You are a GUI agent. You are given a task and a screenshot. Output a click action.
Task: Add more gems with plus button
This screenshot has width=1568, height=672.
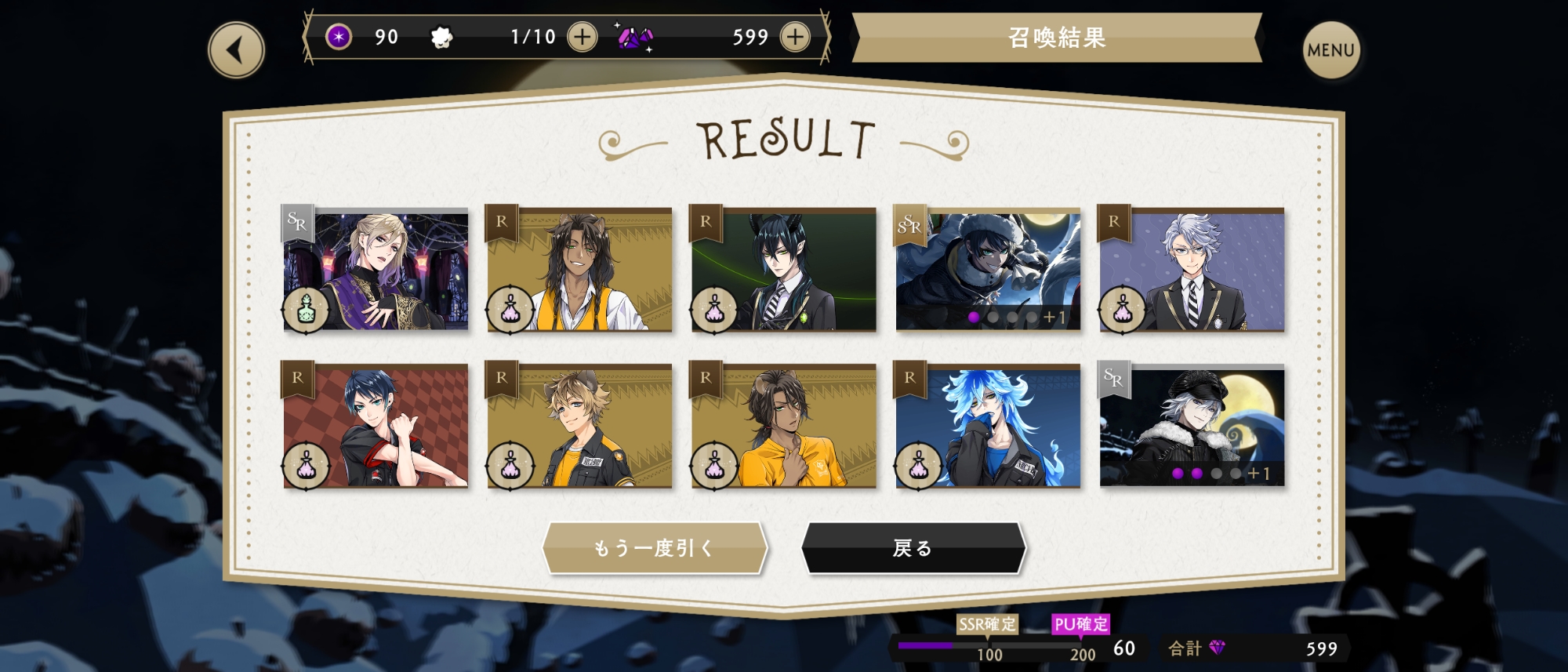click(795, 37)
